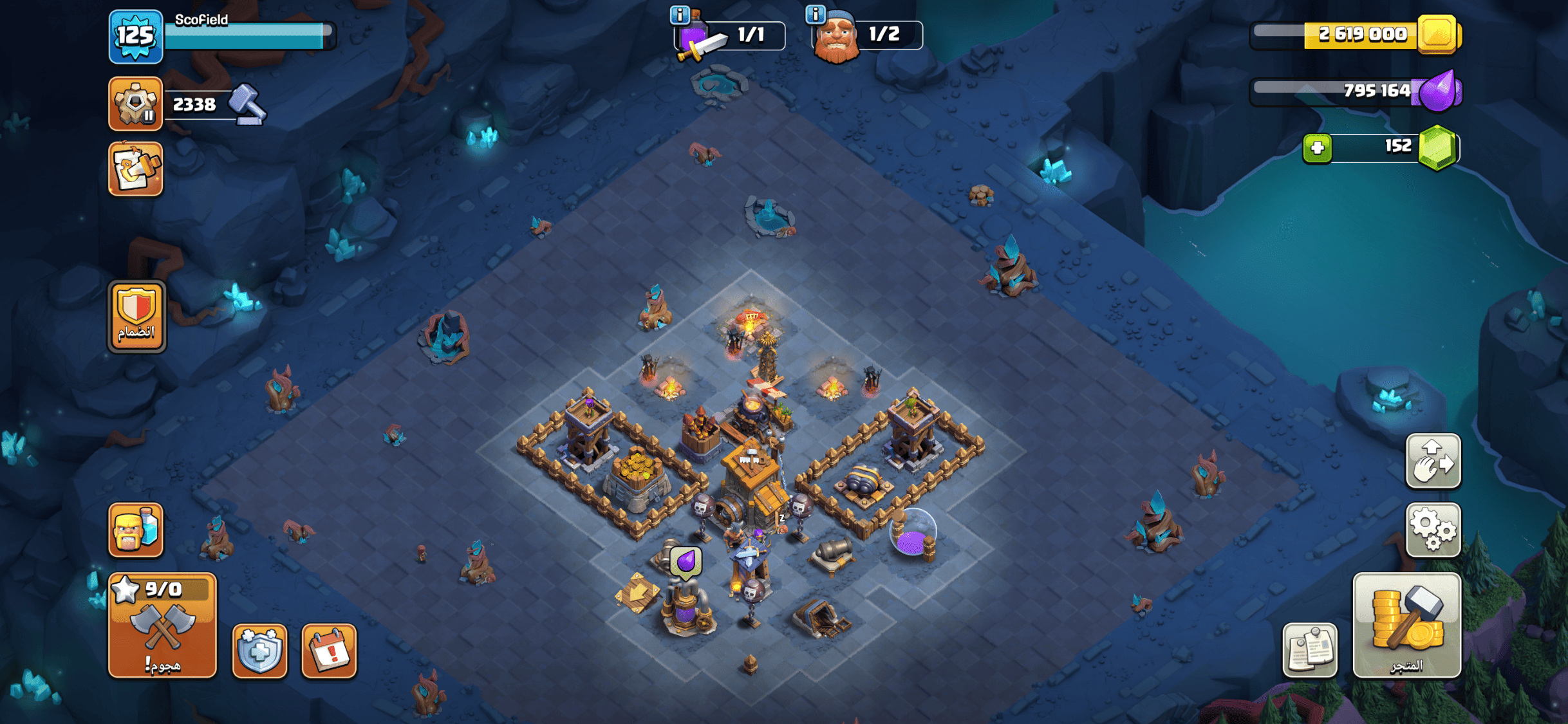Viewport: 1568px width, 724px height.
Task: Open the shield with plus button
Action: click(x=259, y=651)
